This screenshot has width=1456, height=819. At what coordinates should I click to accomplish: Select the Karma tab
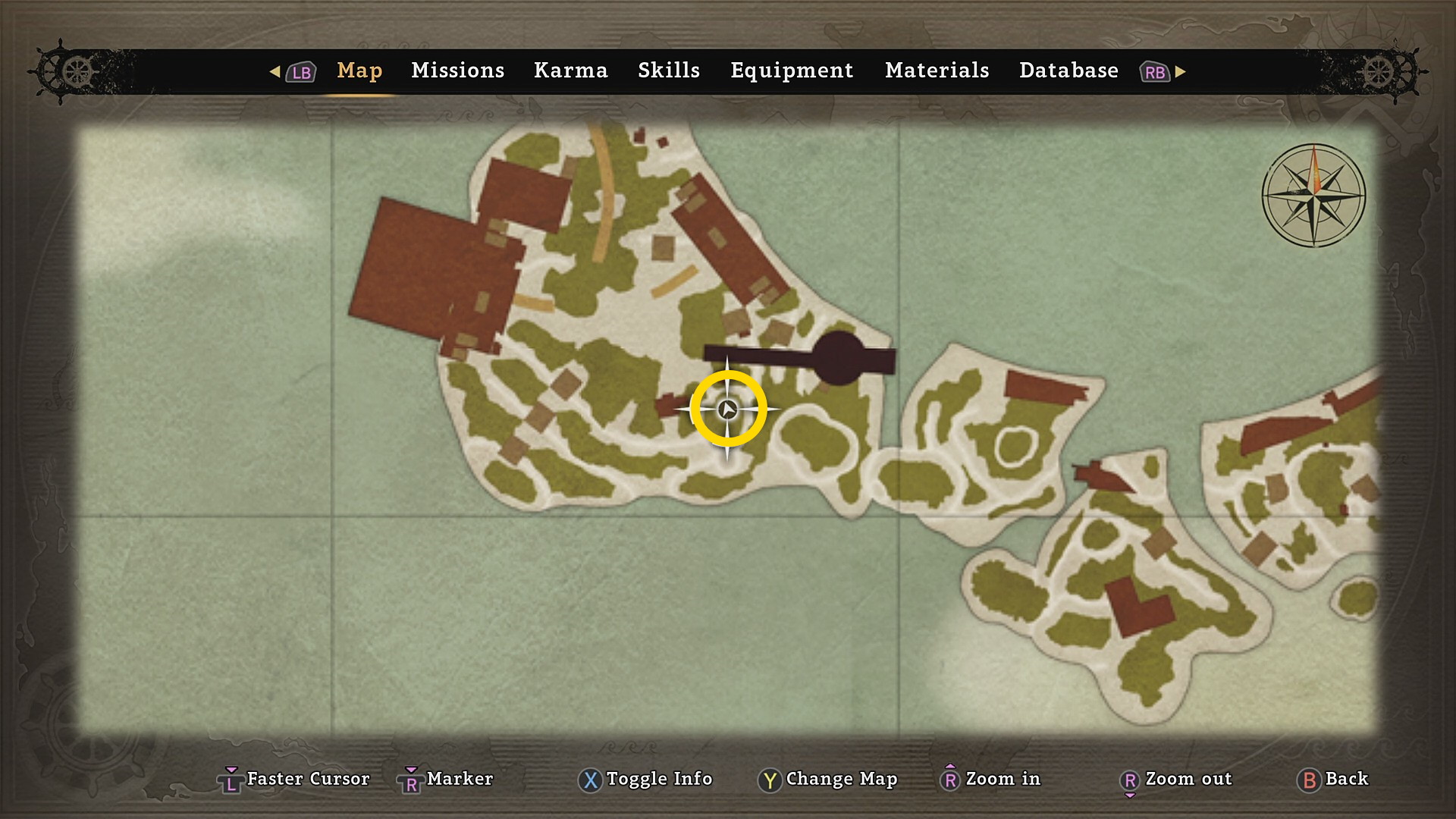tap(570, 71)
